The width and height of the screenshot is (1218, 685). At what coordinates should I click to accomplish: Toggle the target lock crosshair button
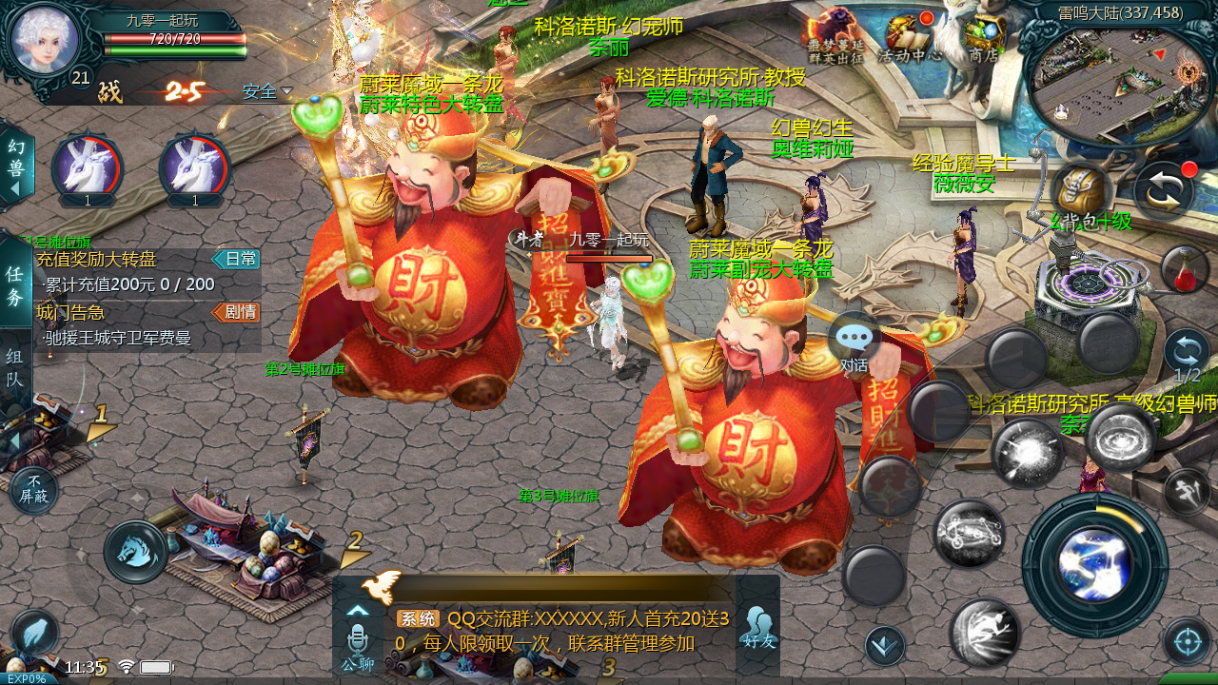point(1187,640)
